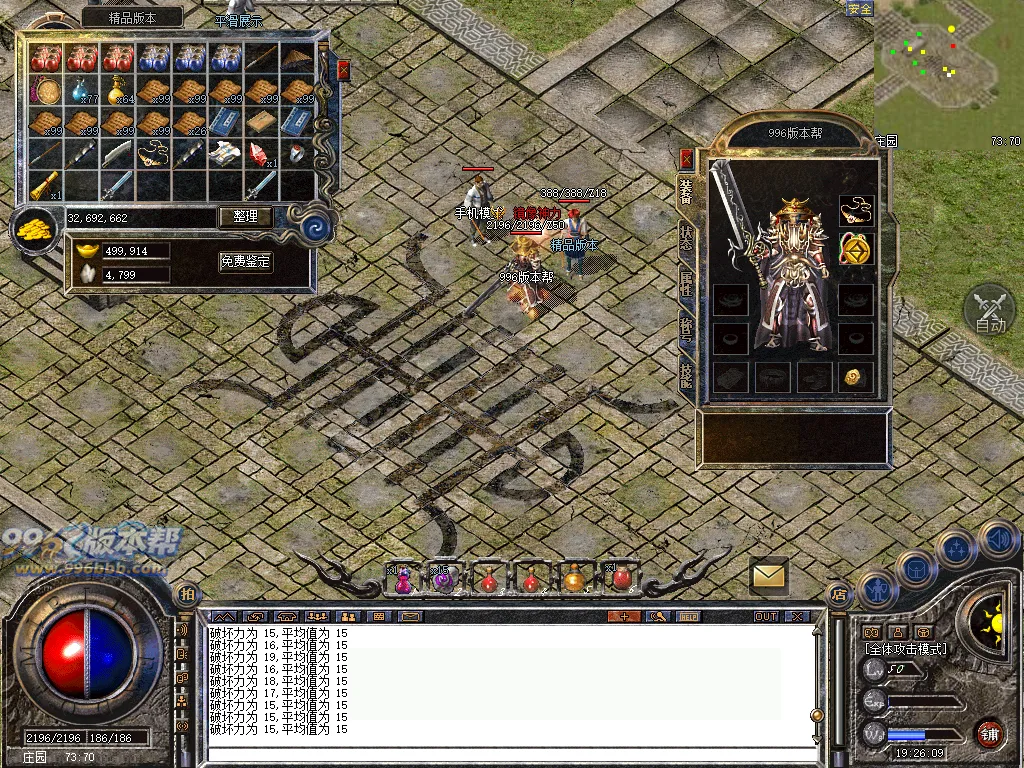The height and width of the screenshot is (768, 1024).
Task: Switch to the 状态 status tab
Action: coord(686,236)
